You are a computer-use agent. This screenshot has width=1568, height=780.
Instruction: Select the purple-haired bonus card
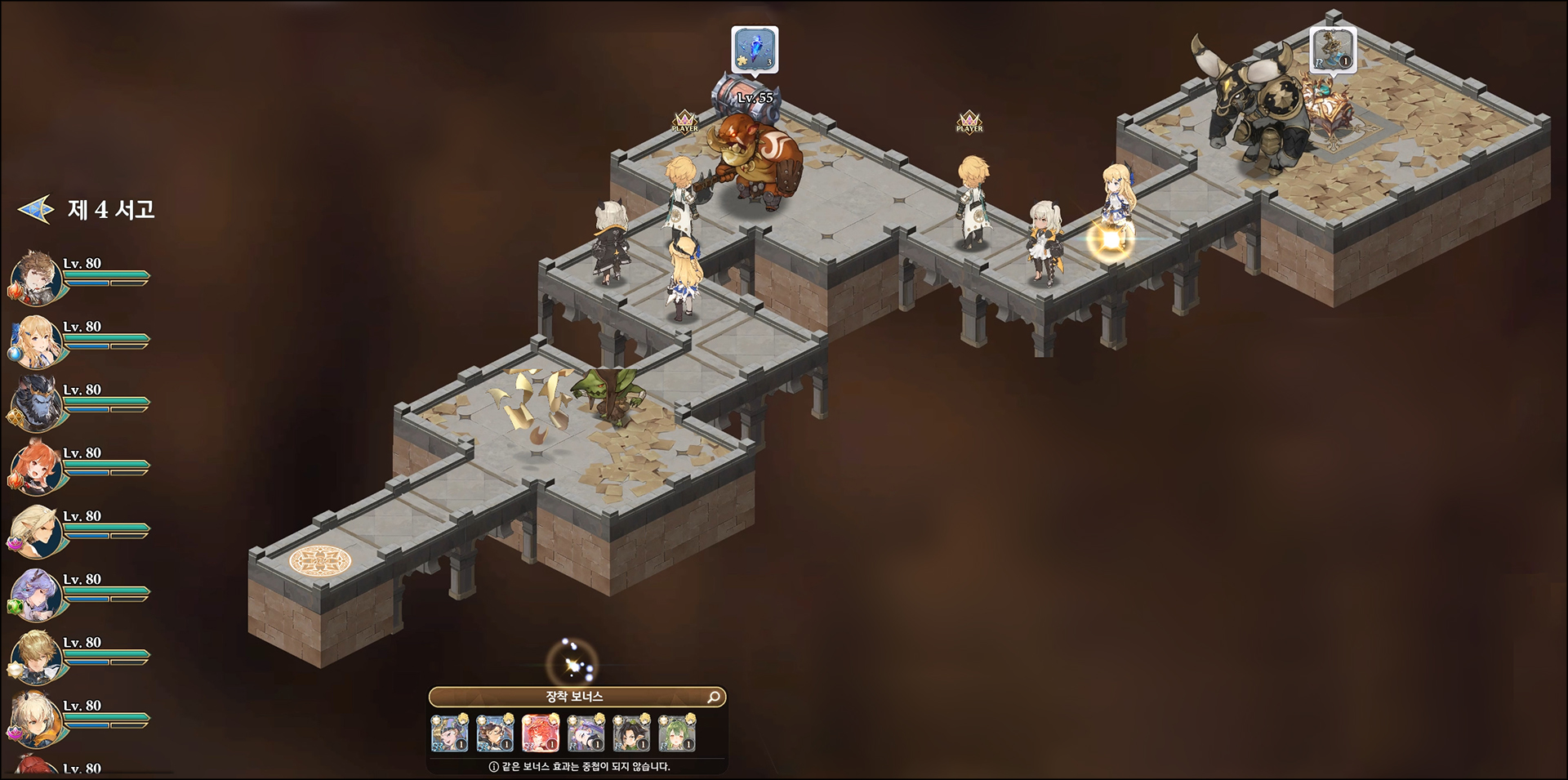click(586, 733)
